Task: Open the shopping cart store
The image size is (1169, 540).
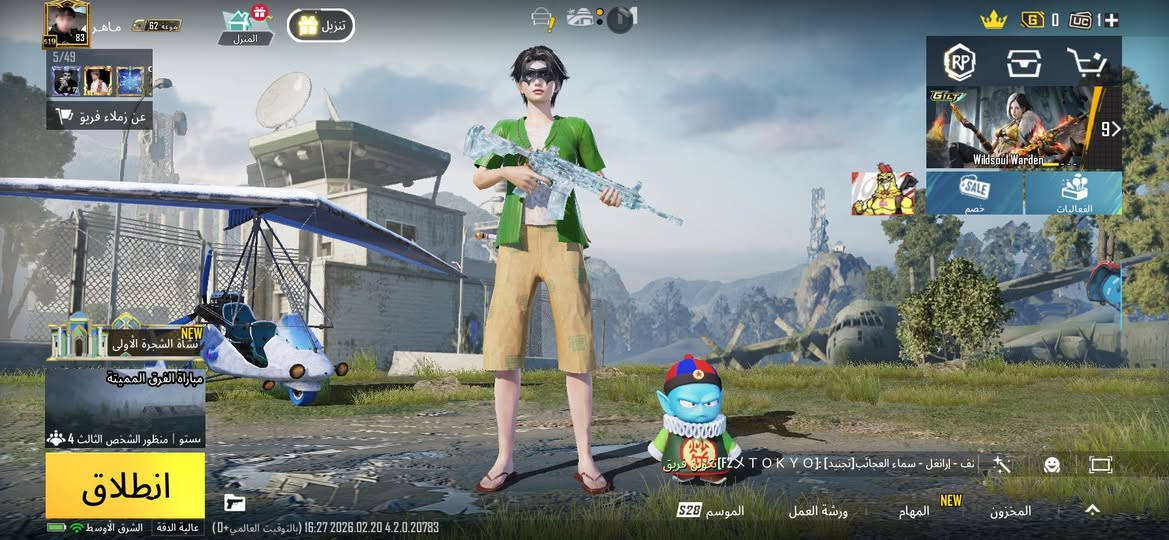Action: (1086, 63)
